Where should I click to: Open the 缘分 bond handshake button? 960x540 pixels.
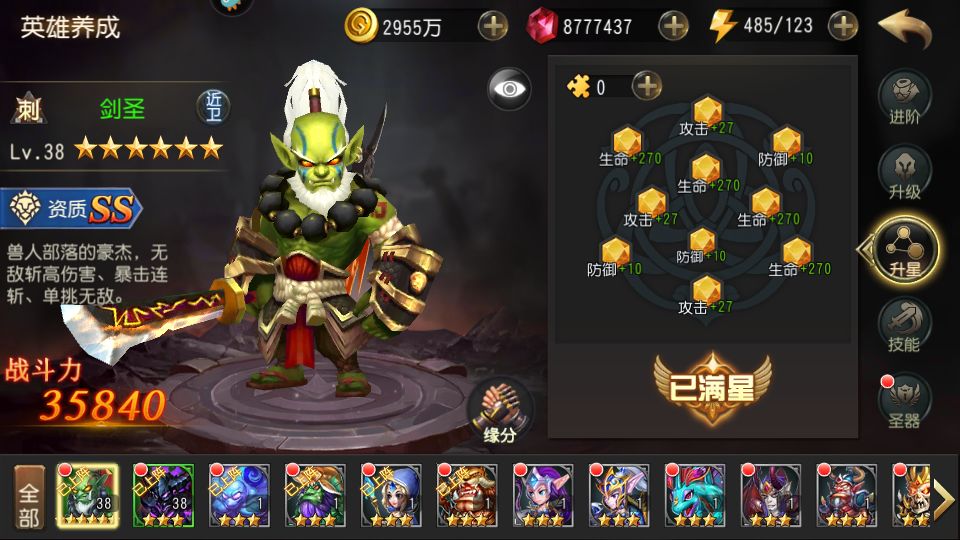point(499,411)
